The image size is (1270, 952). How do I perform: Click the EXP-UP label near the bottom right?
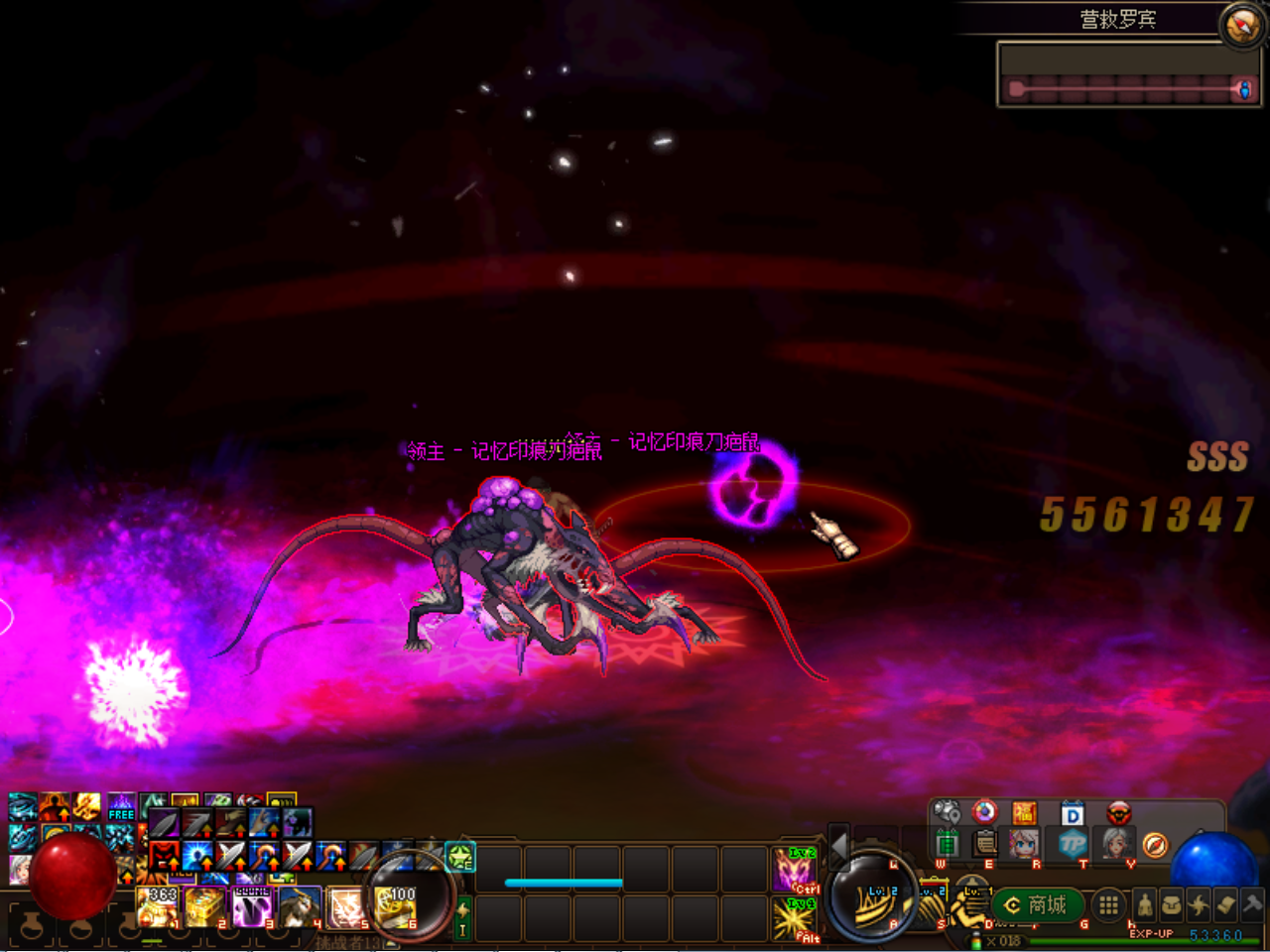pyautogui.click(x=1152, y=933)
